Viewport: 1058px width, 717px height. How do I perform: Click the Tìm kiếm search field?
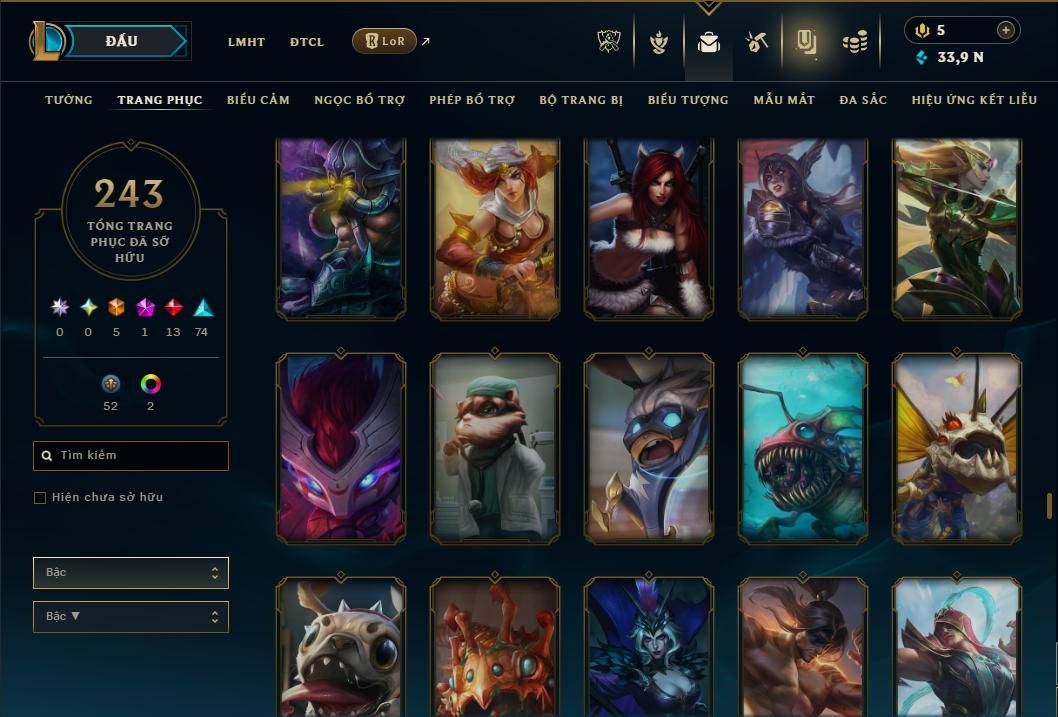[131, 456]
